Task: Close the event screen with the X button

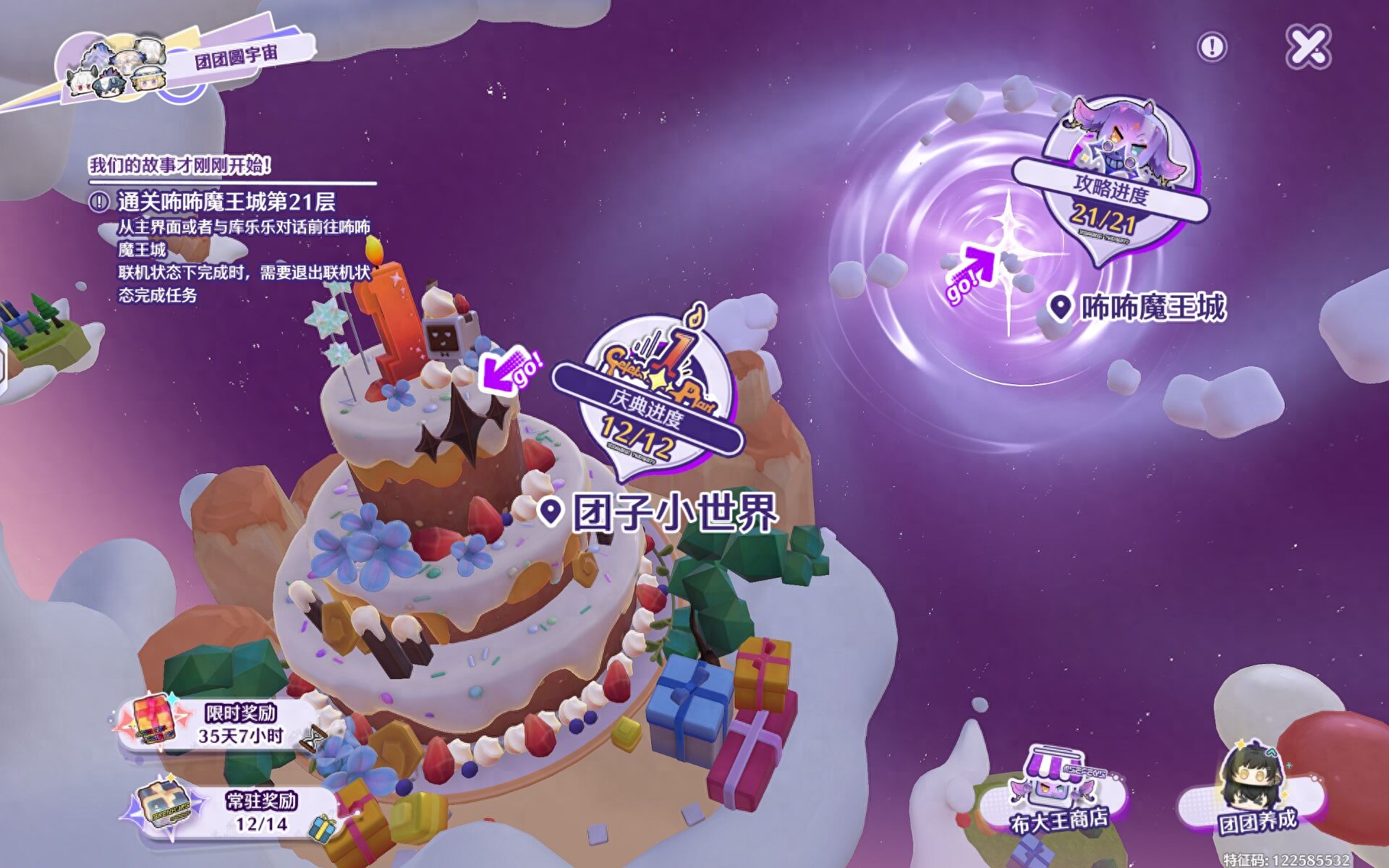Action: (1309, 47)
